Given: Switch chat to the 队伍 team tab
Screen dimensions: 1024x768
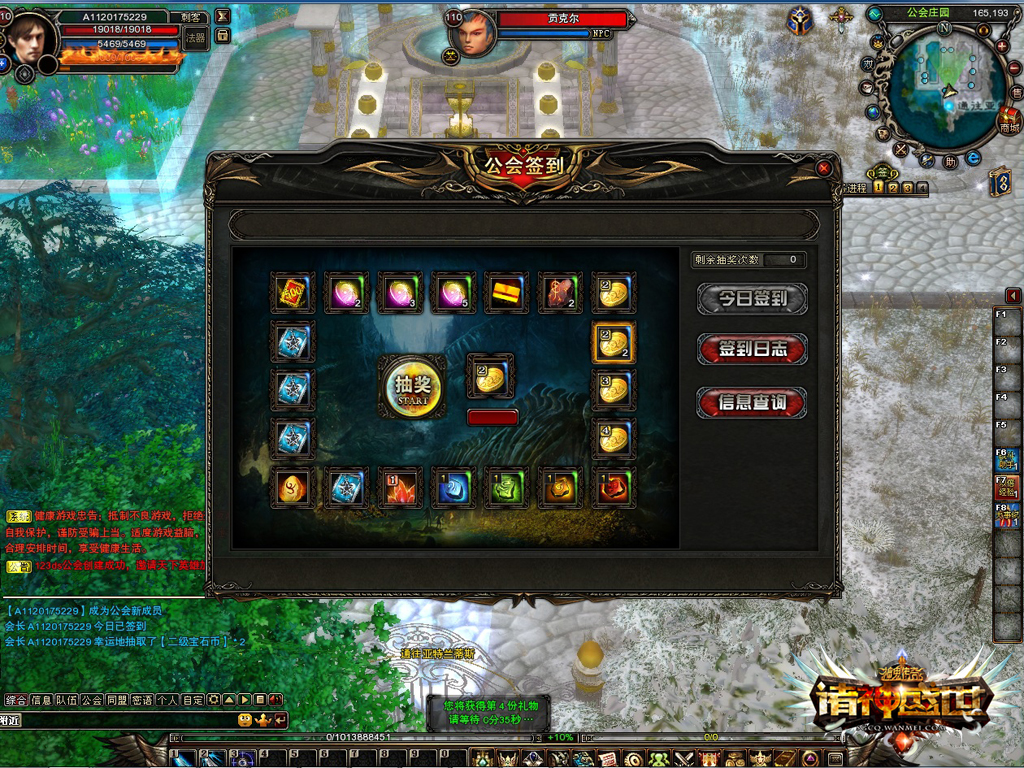Looking at the screenshot, I should (66, 700).
